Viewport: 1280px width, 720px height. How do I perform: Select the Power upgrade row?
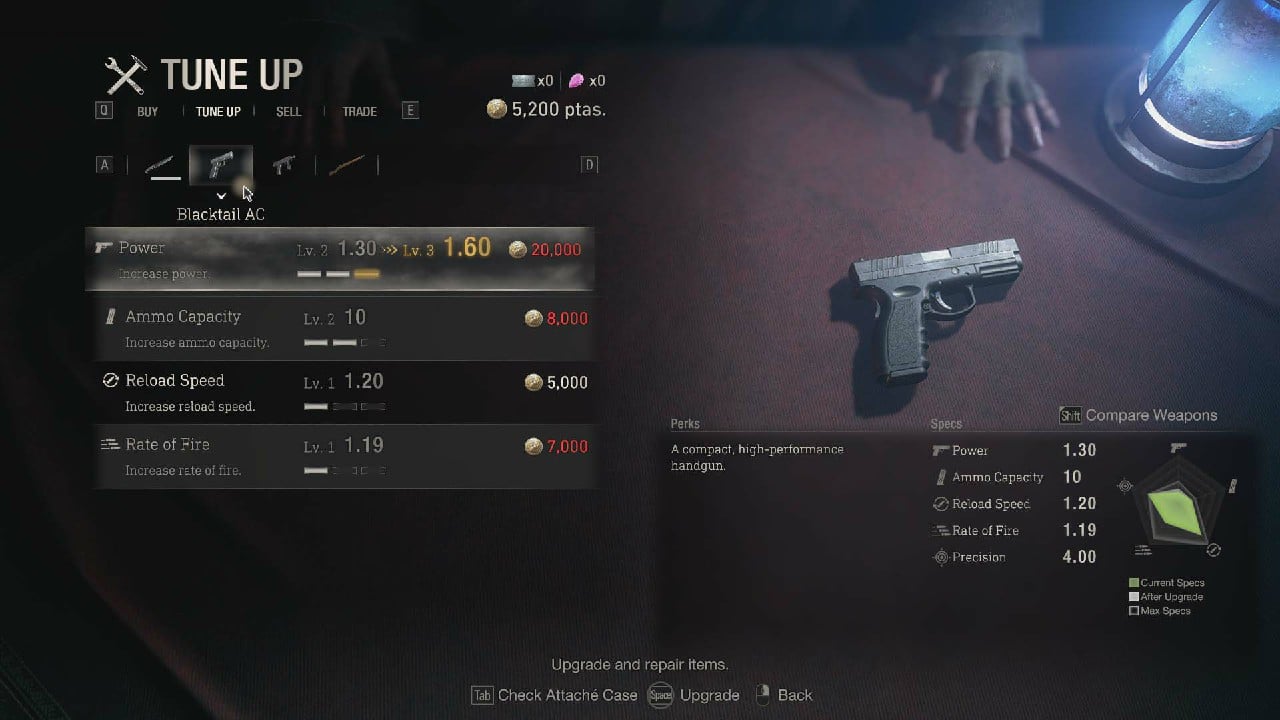(340, 259)
